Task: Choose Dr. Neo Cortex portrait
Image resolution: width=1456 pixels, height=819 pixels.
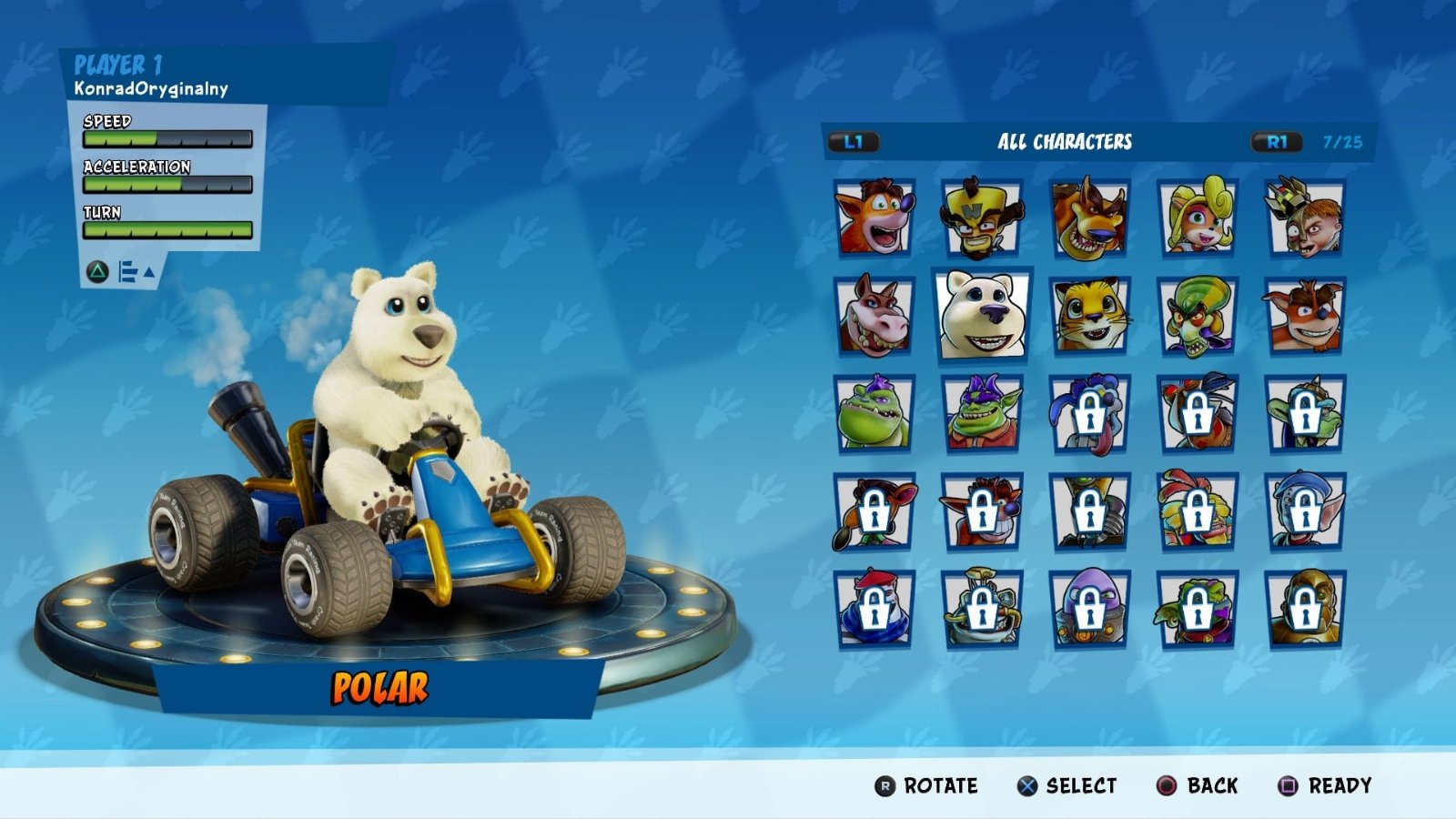Action: (982, 217)
